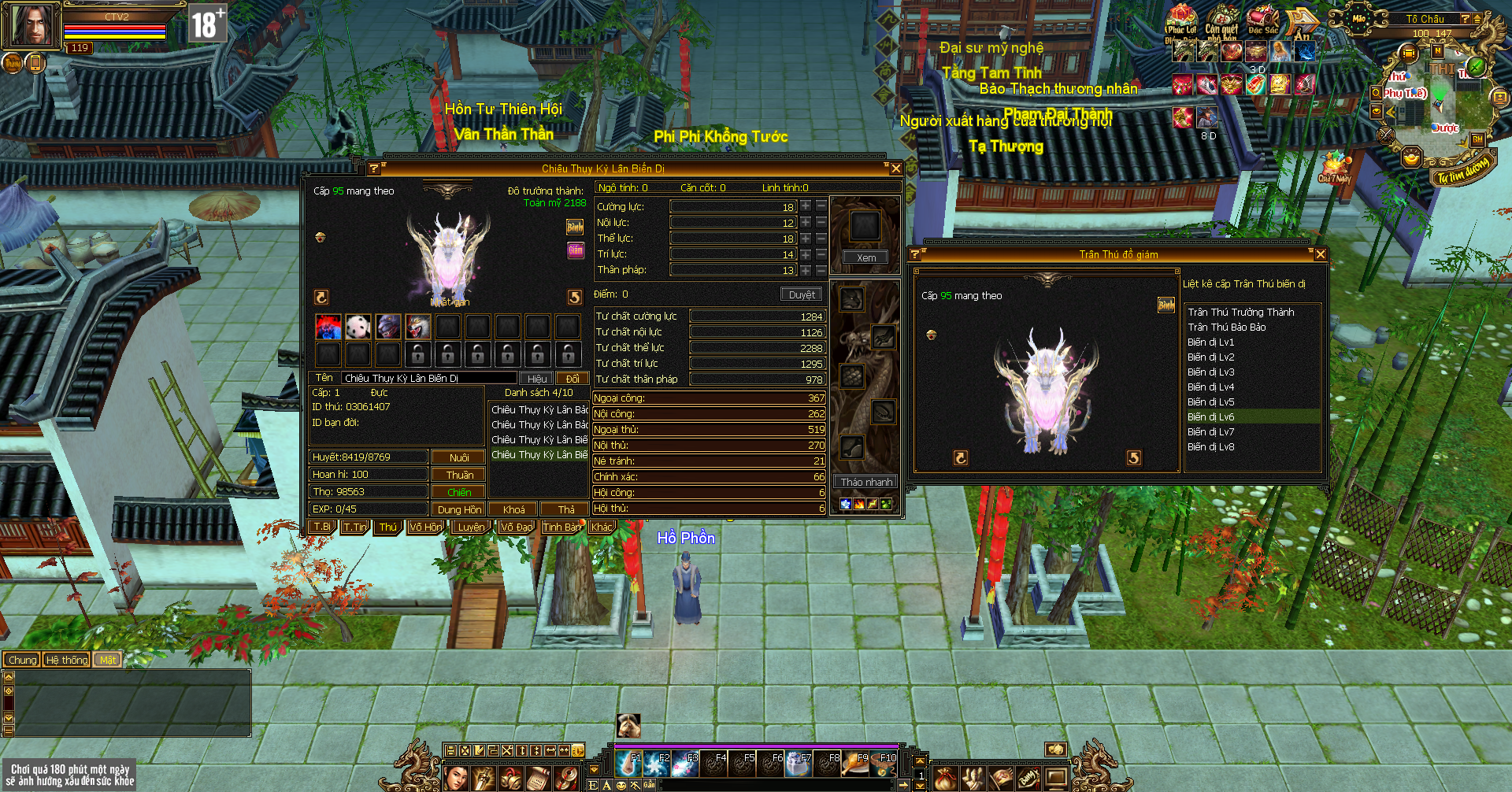This screenshot has width=1512, height=792.
Task: Open the Võ Hồn tab
Action: pos(426,527)
